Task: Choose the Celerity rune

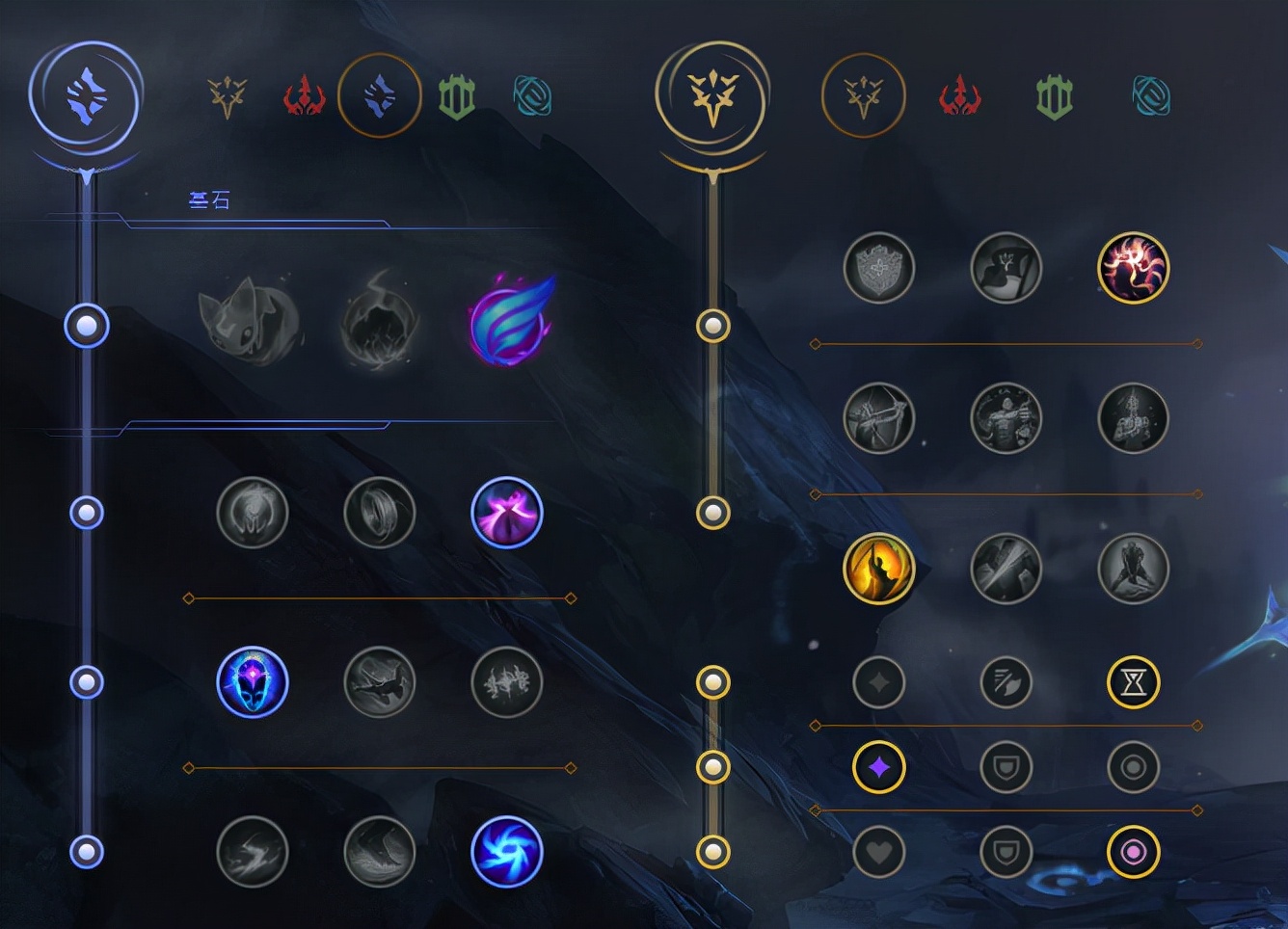Action: coord(380,682)
